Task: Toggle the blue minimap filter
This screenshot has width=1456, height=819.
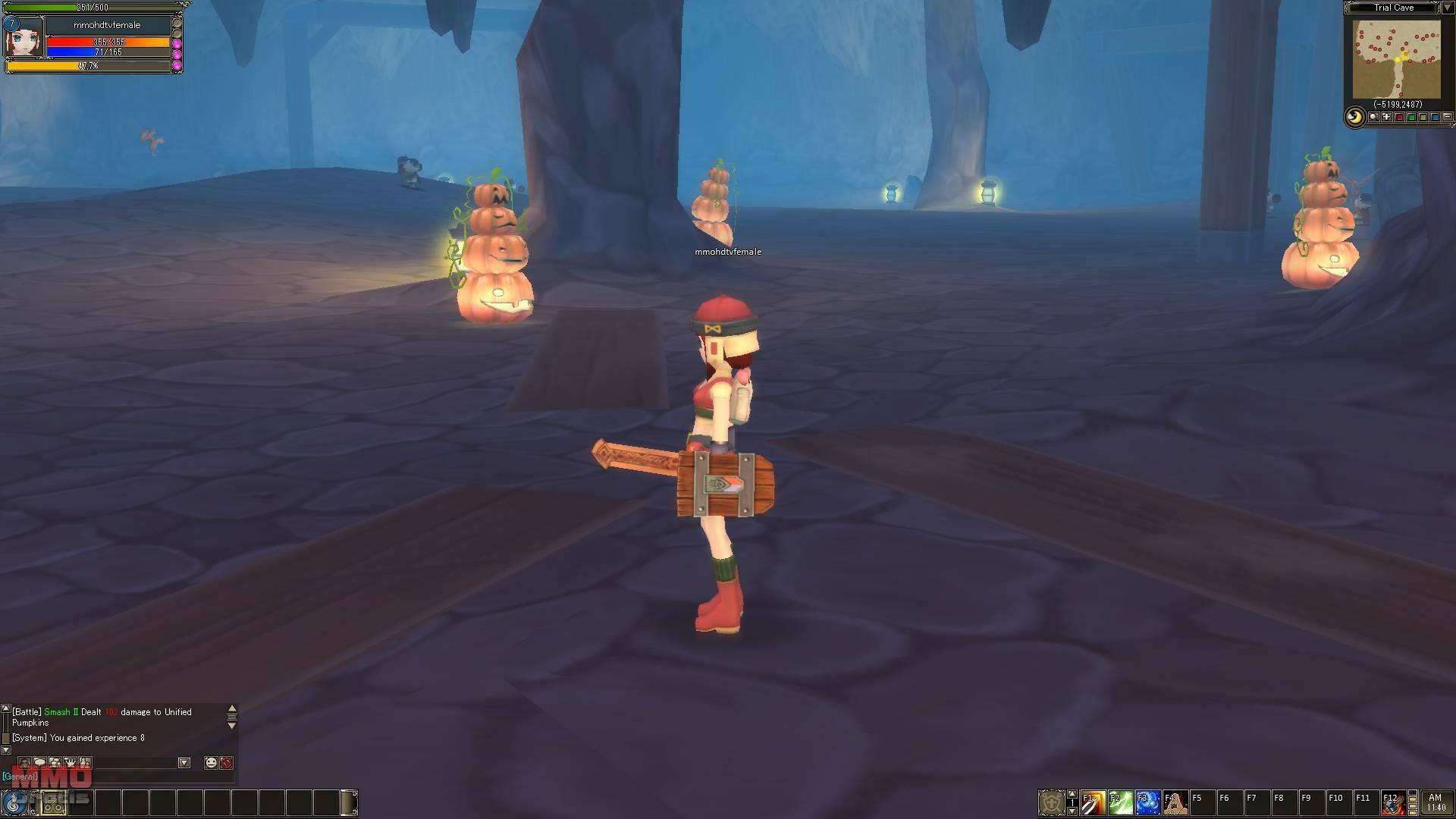Action: (x=1435, y=118)
